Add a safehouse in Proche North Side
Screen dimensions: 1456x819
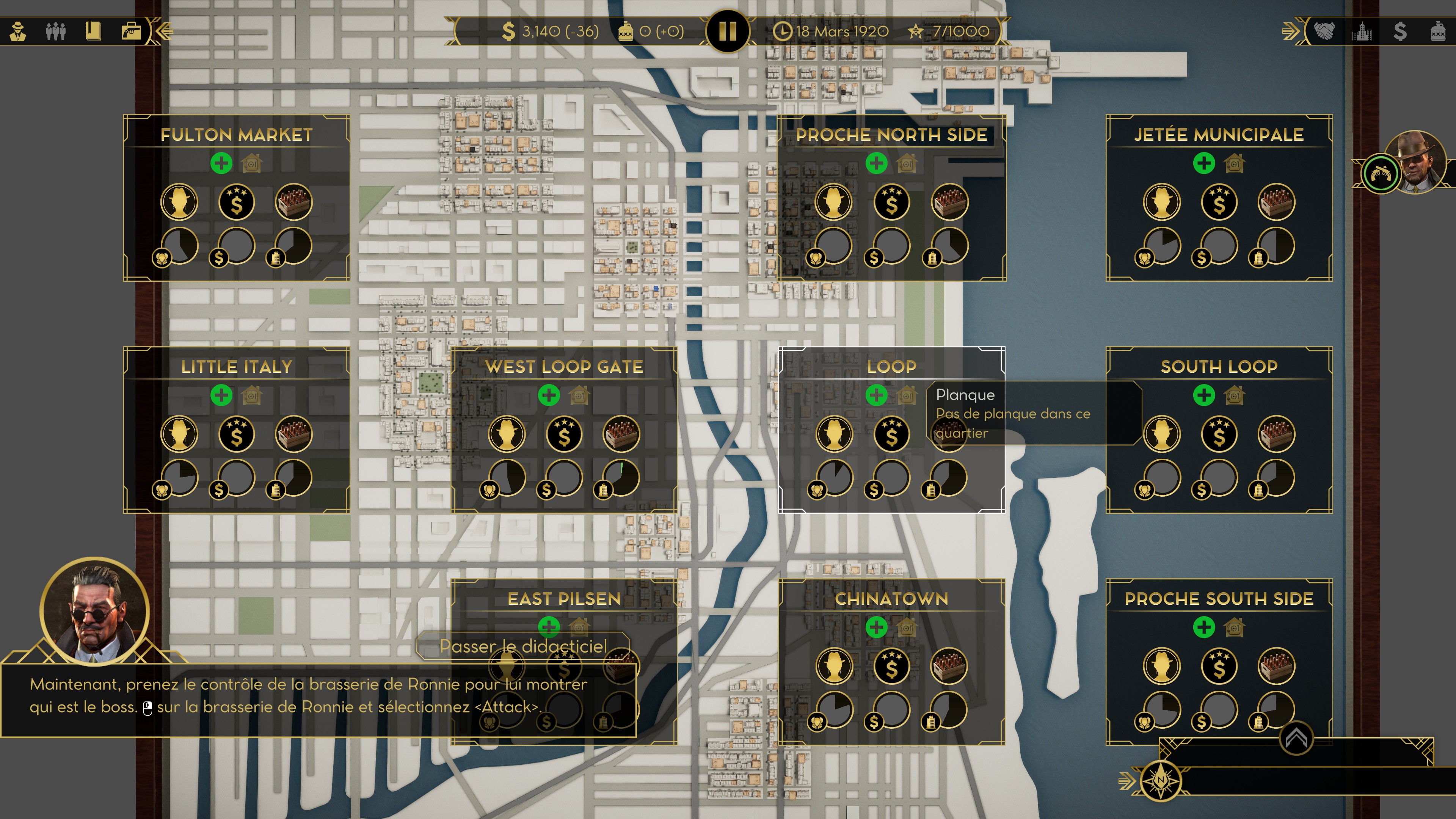click(x=877, y=163)
